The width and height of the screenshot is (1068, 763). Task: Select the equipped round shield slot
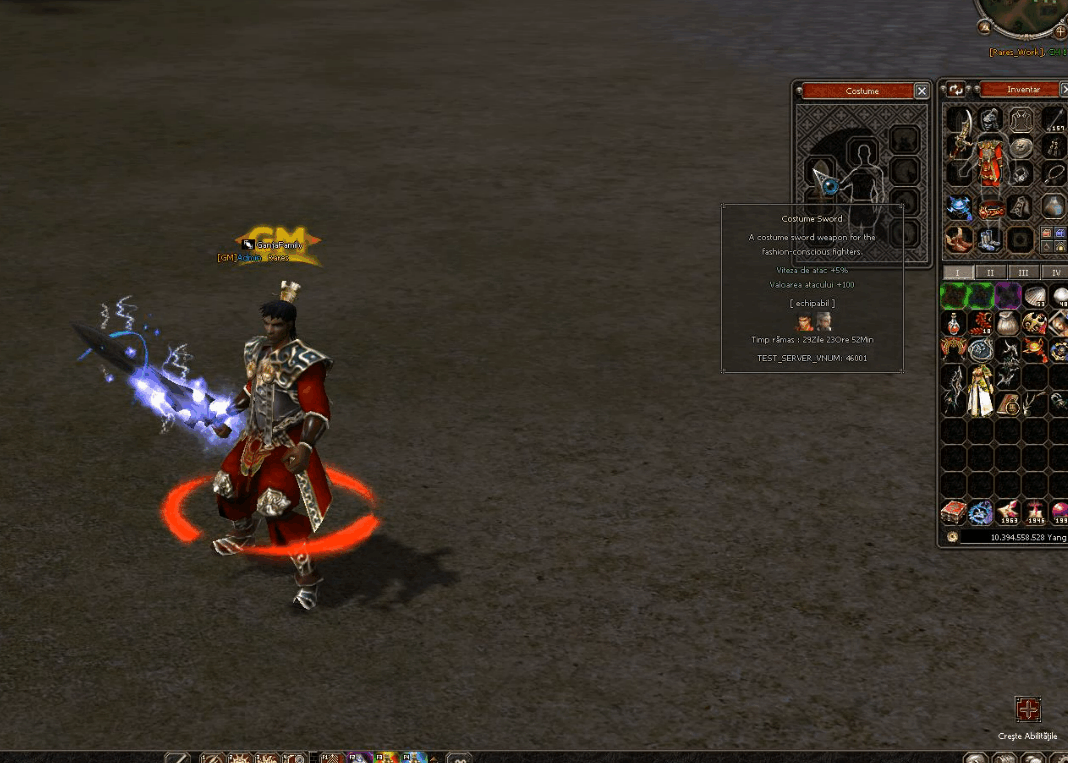pyautogui.click(x=1021, y=147)
